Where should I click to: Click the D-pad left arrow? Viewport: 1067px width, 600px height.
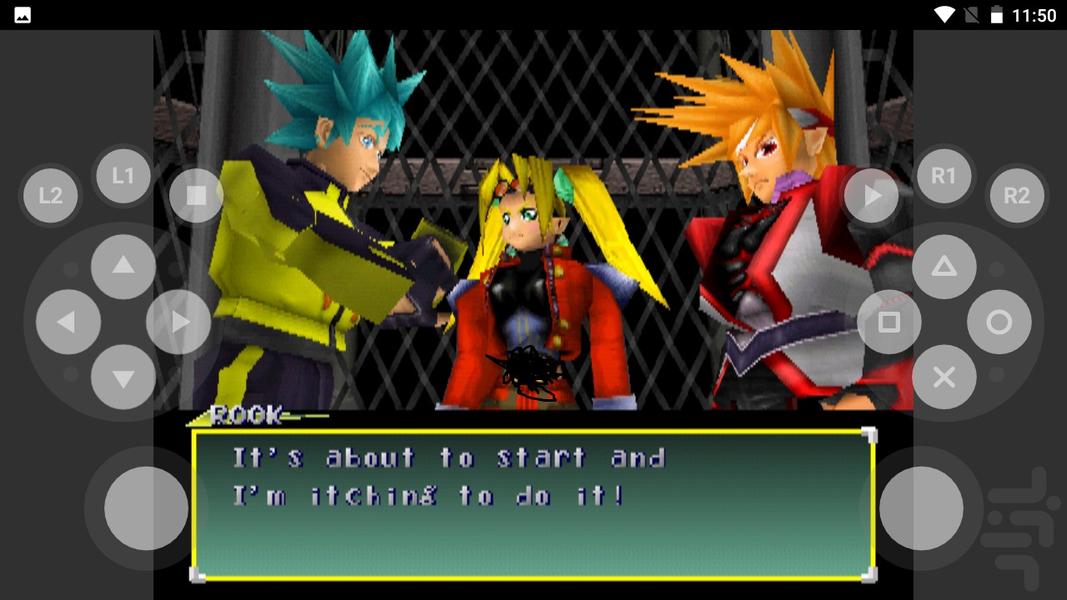point(67,322)
